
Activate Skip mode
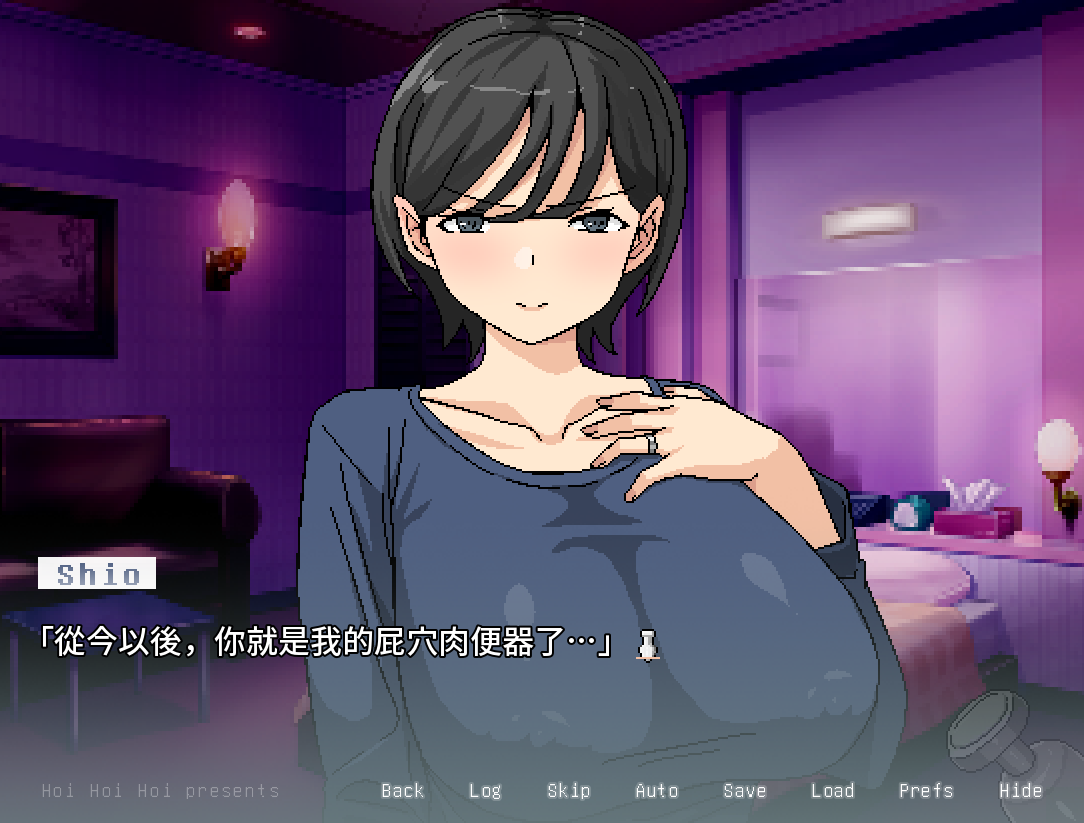[568, 791]
